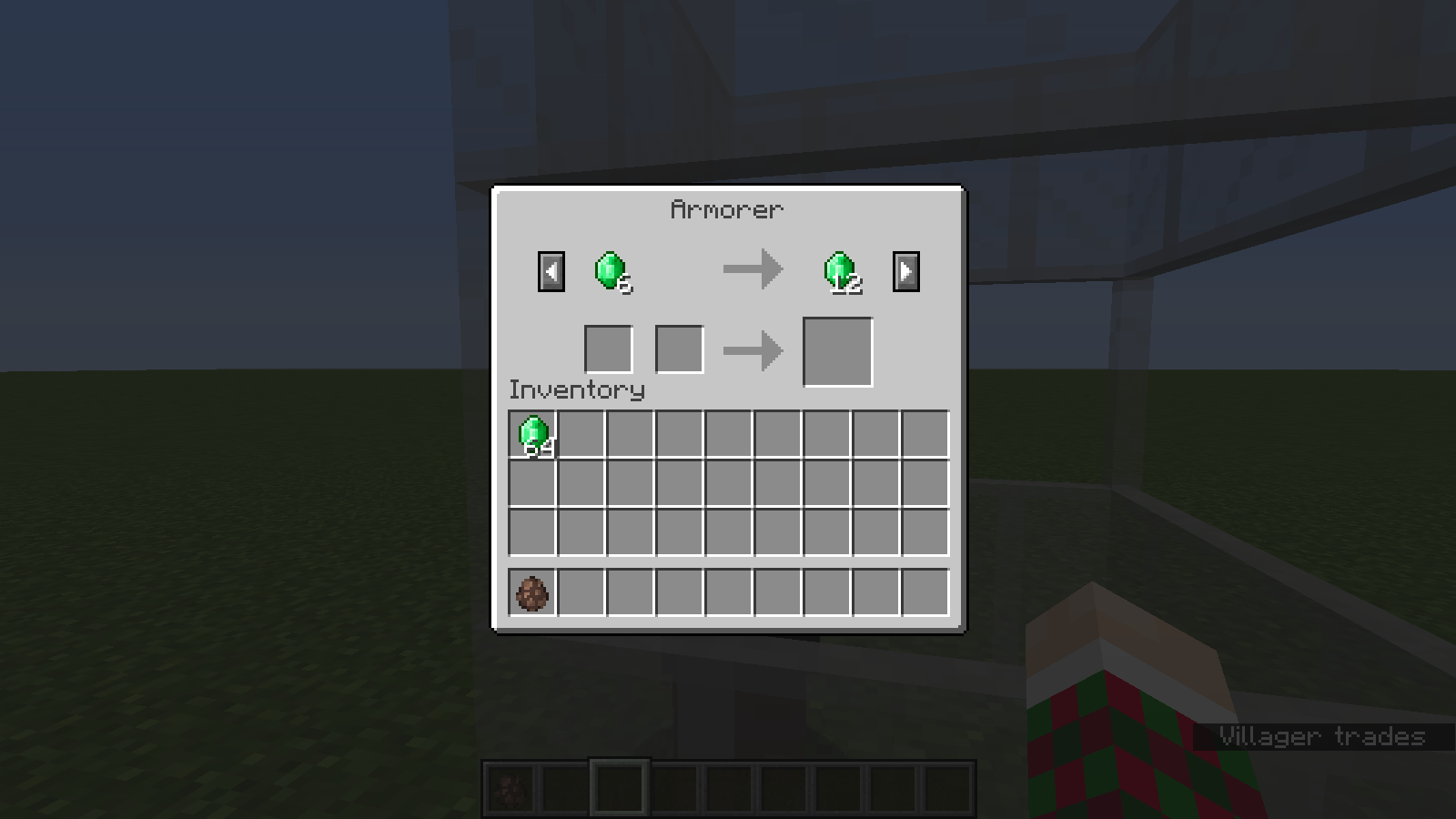Select the first trade input slot
Viewport: 1456px width, 819px height.
608,349
